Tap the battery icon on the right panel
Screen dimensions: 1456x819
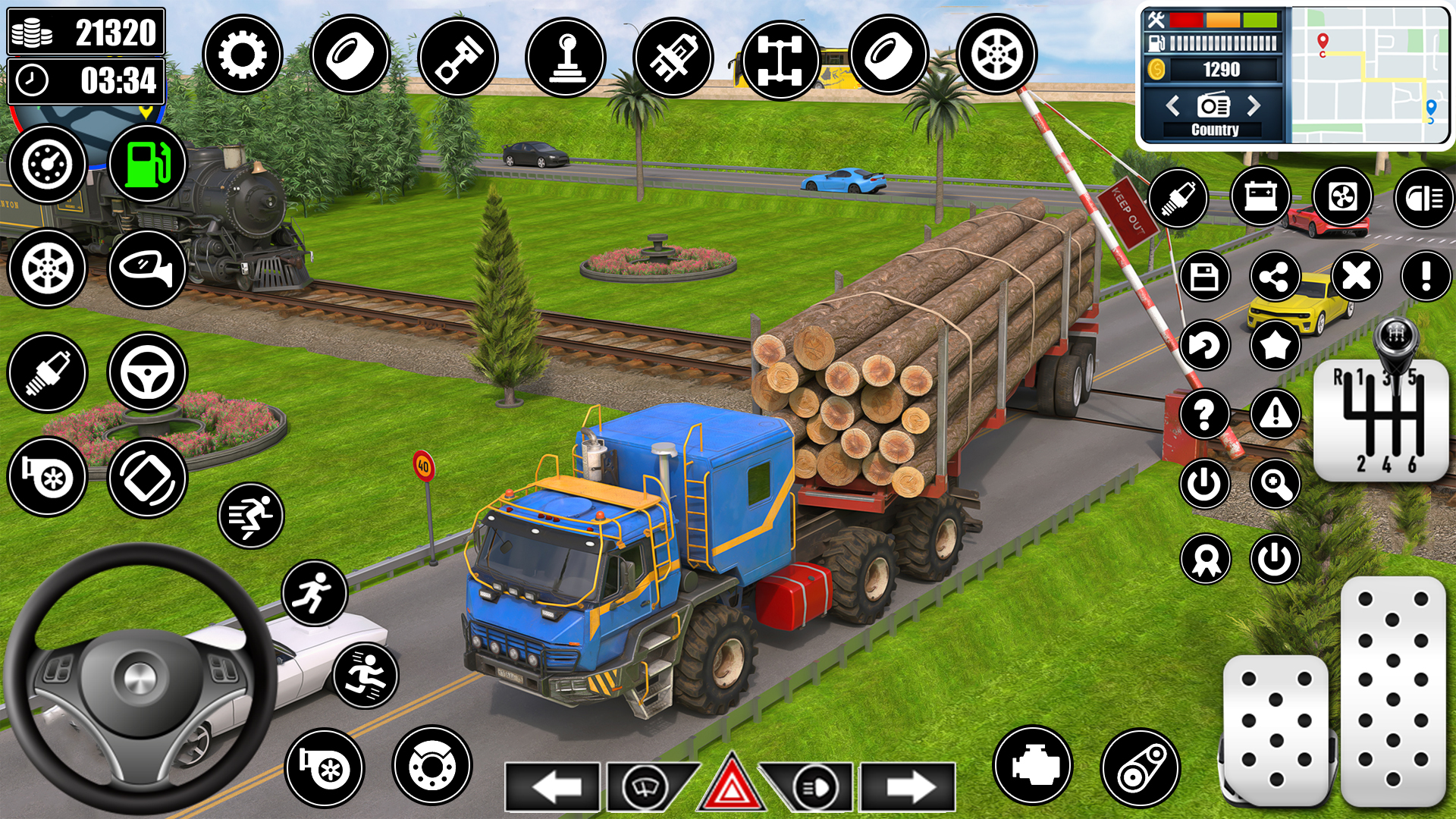(1260, 196)
